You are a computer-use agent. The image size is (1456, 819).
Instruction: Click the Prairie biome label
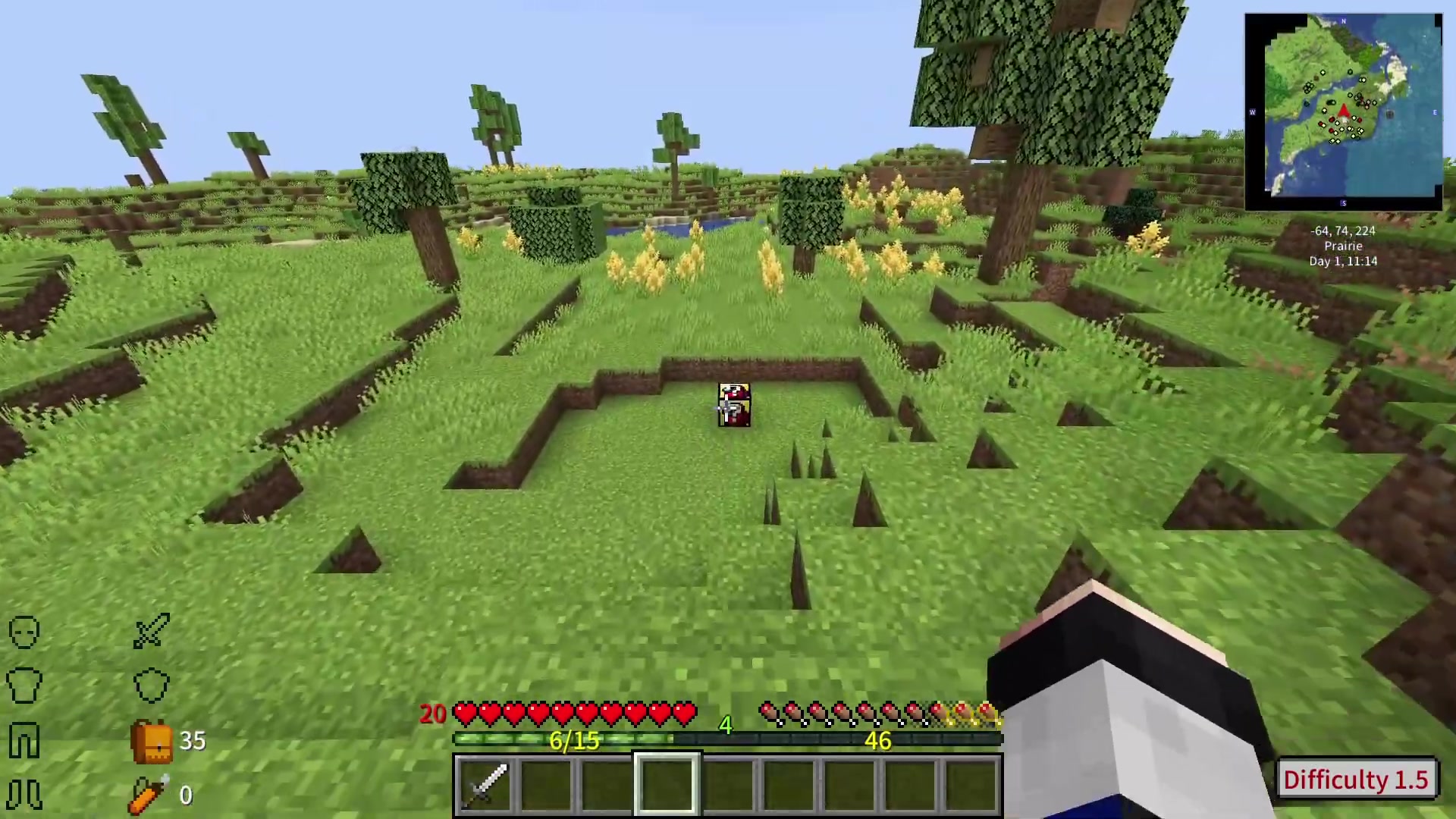tap(1342, 246)
